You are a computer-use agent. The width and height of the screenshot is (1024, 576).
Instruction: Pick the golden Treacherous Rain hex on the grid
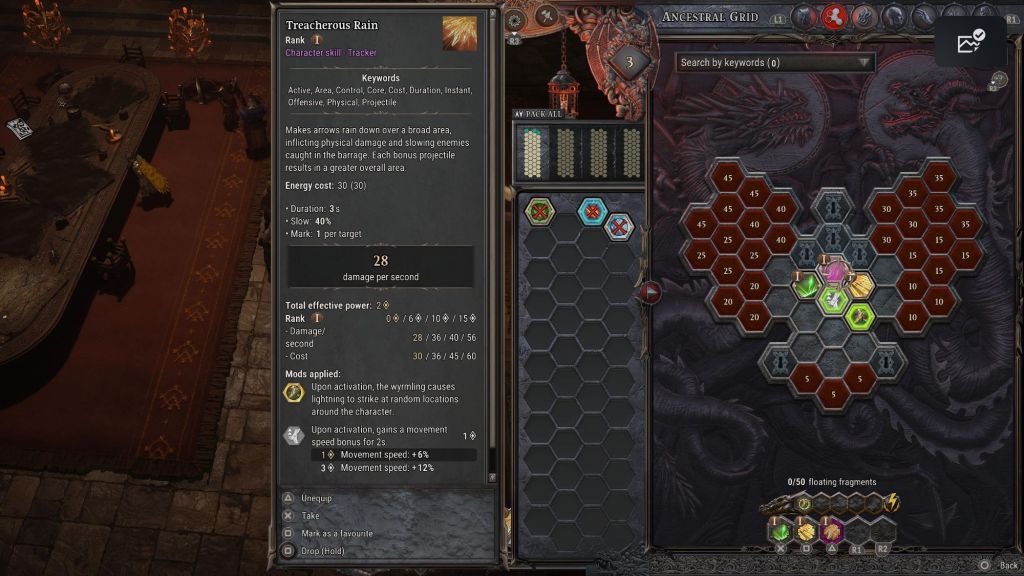[860, 287]
